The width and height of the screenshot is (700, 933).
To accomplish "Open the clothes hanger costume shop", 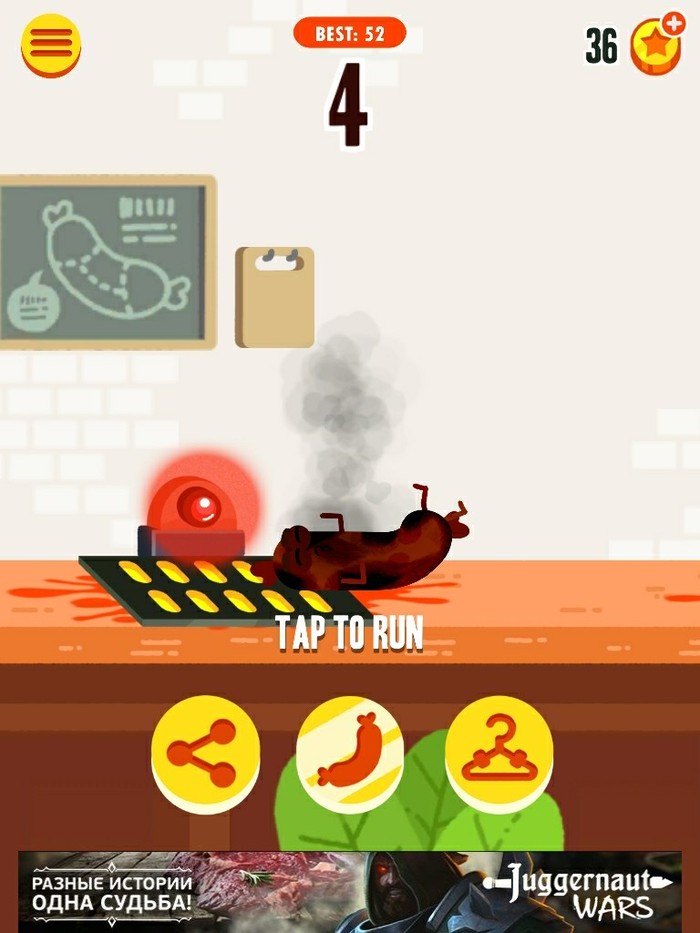I will (498, 752).
